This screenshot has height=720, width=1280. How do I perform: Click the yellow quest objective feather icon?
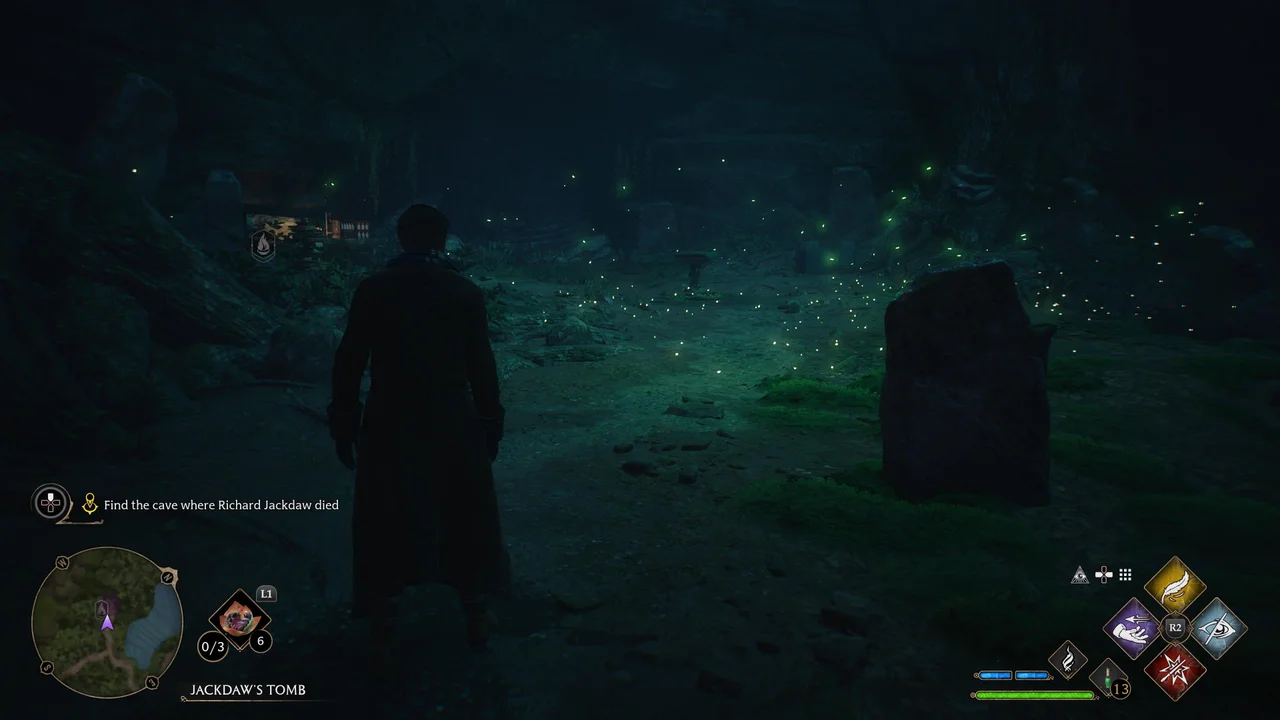coord(90,503)
